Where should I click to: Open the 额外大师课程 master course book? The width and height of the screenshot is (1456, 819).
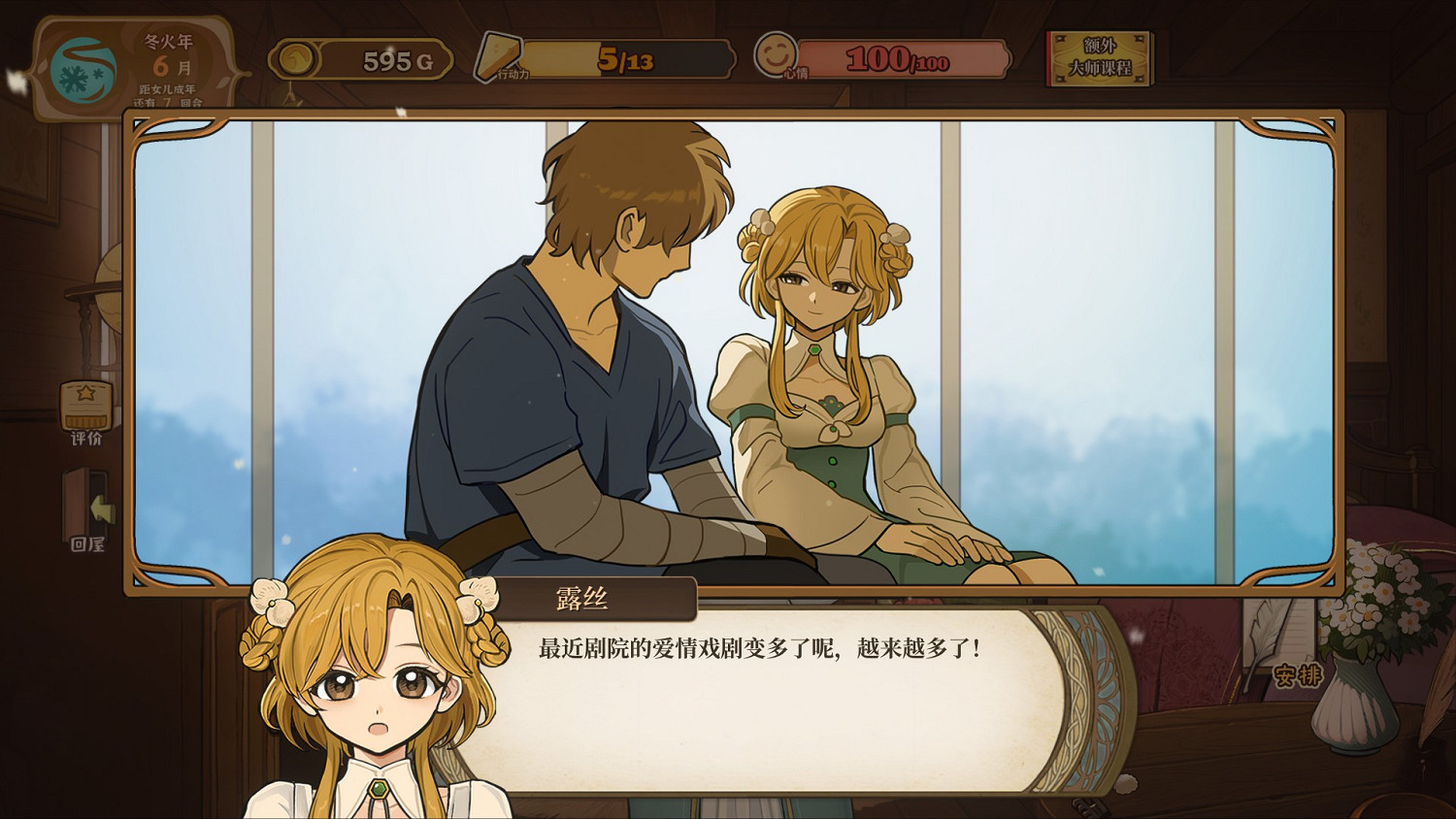(1098, 60)
